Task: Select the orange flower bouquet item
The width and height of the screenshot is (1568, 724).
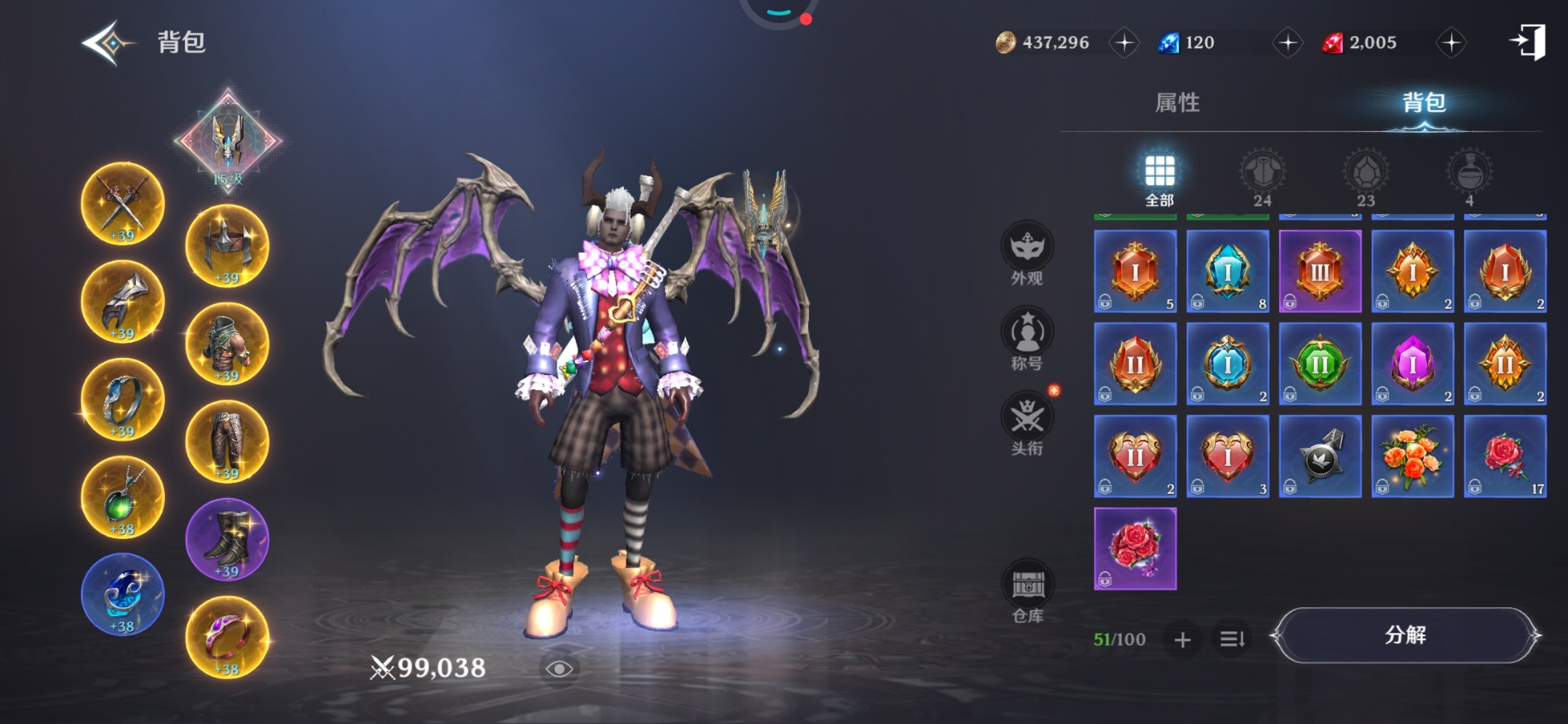Action: (x=1413, y=457)
